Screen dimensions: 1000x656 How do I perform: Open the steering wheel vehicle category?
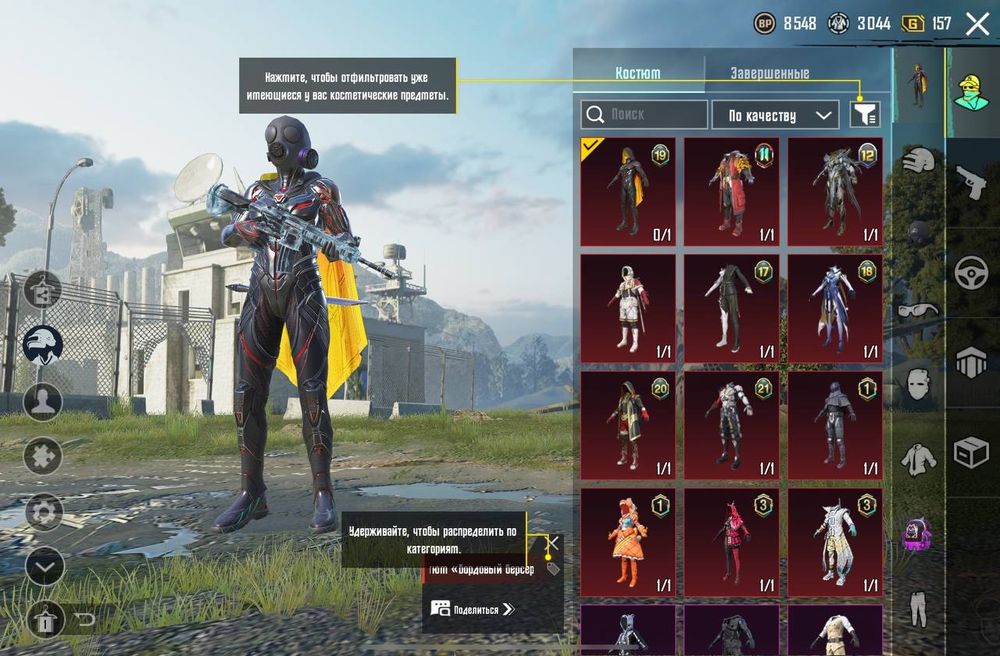[970, 273]
